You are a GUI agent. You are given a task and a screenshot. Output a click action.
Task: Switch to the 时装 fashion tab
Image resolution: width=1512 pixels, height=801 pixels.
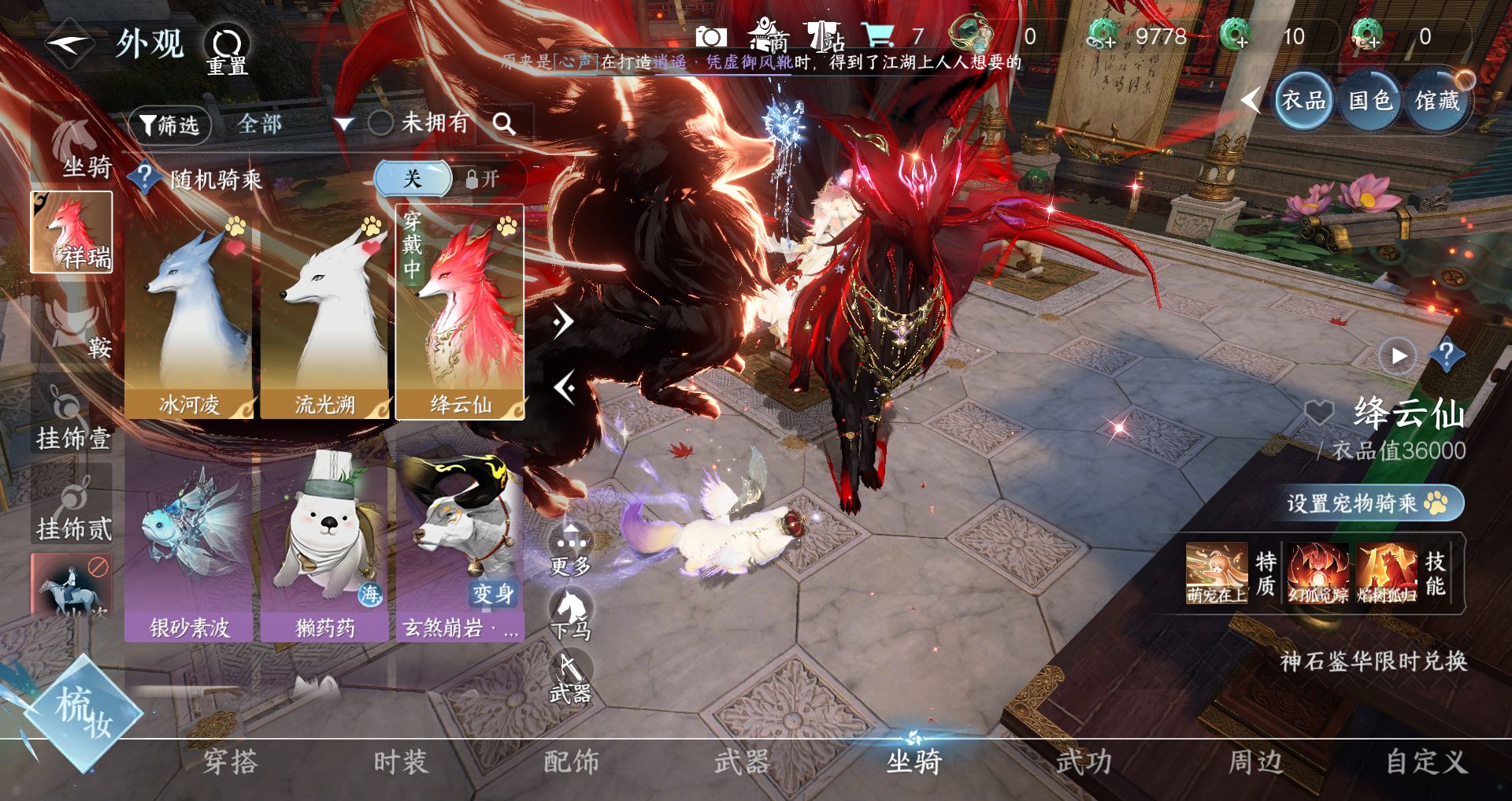click(400, 762)
